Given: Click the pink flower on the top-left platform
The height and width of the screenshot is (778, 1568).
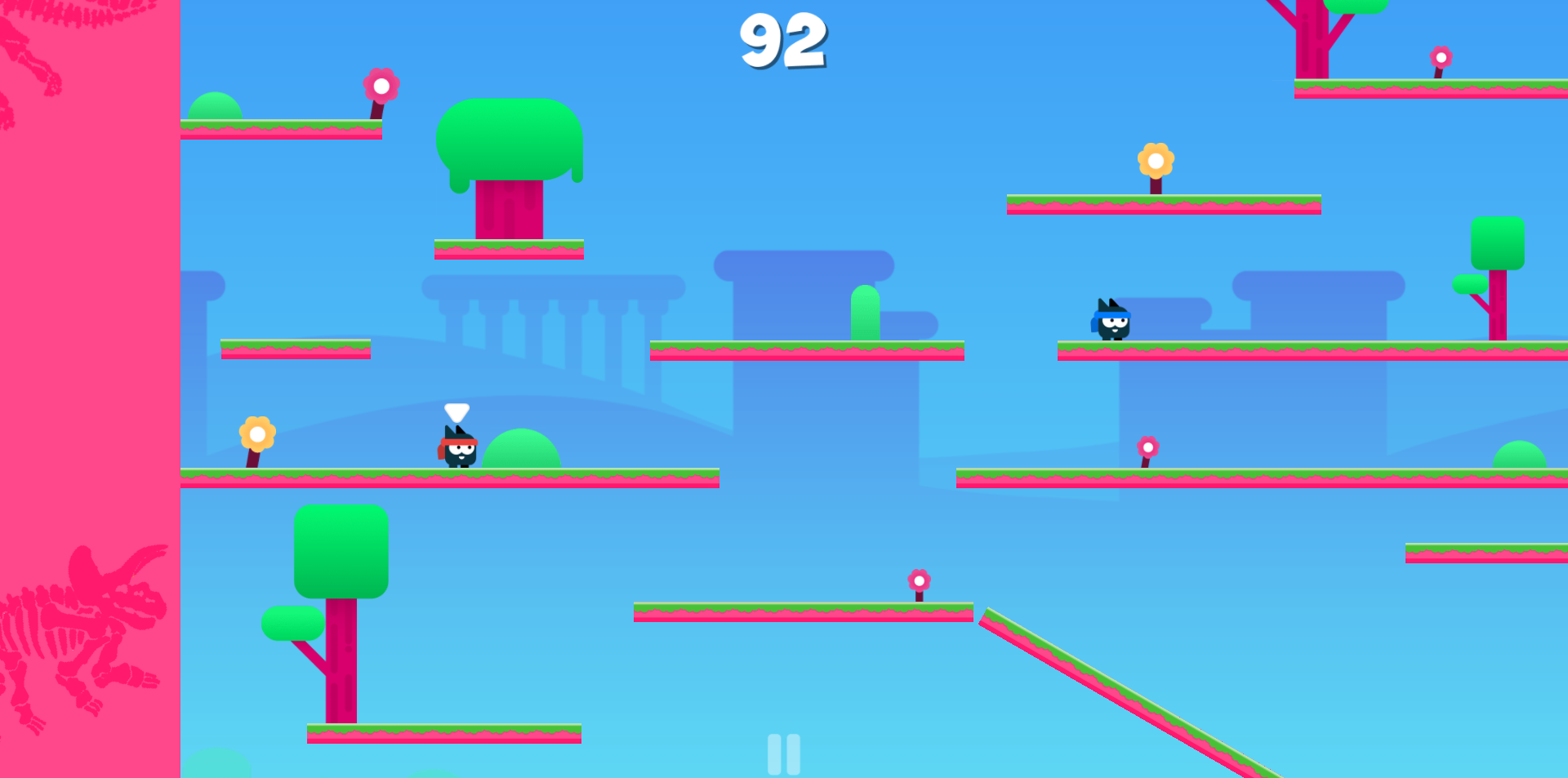Looking at the screenshot, I should click(x=380, y=86).
